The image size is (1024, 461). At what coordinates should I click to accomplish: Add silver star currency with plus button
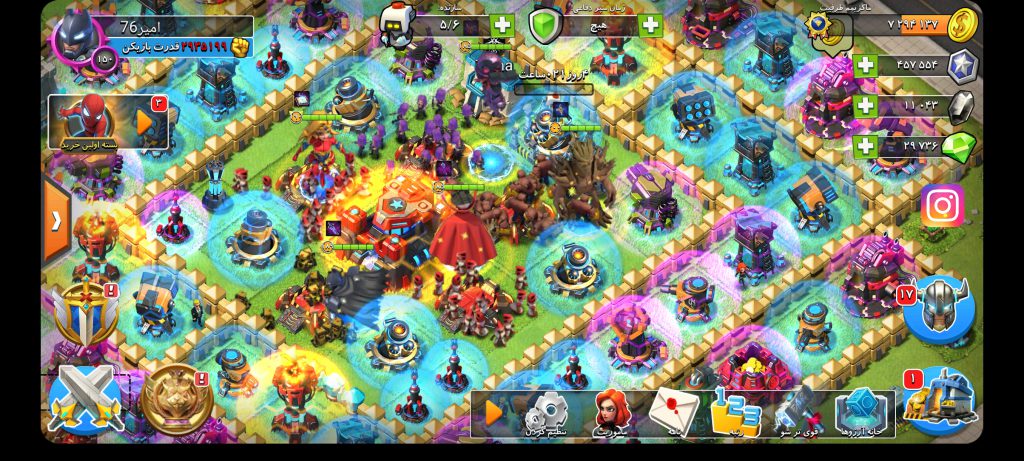coord(865,66)
